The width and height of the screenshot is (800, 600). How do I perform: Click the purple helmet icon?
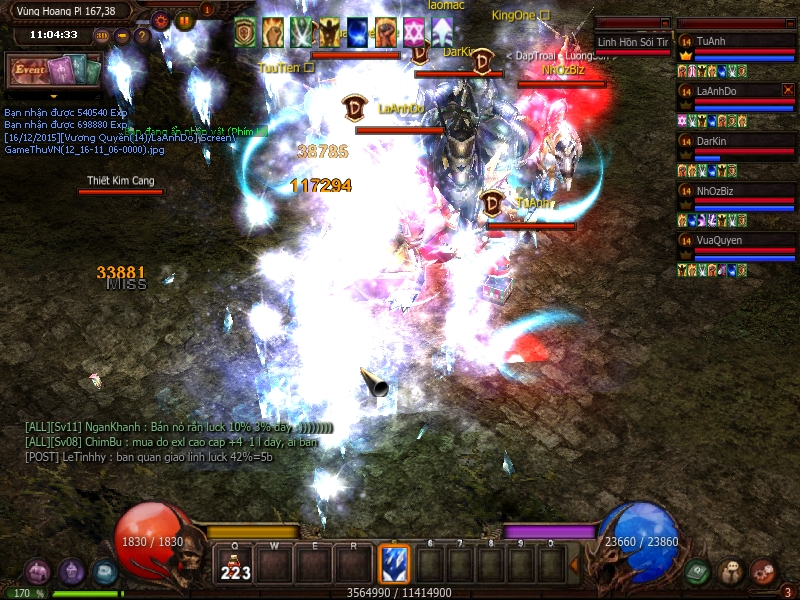coord(71,571)
